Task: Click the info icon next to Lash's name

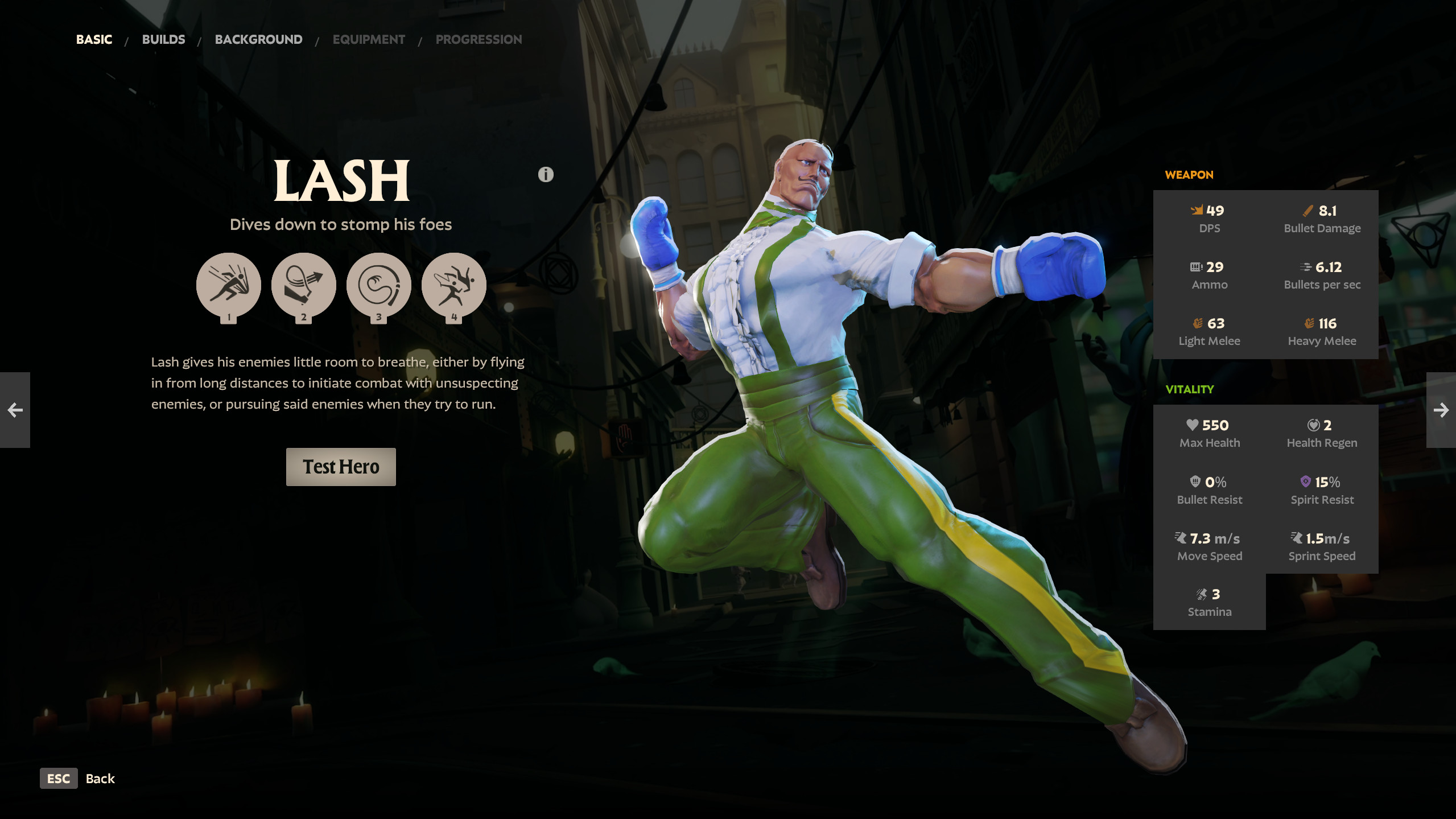Action: [545, 175]
